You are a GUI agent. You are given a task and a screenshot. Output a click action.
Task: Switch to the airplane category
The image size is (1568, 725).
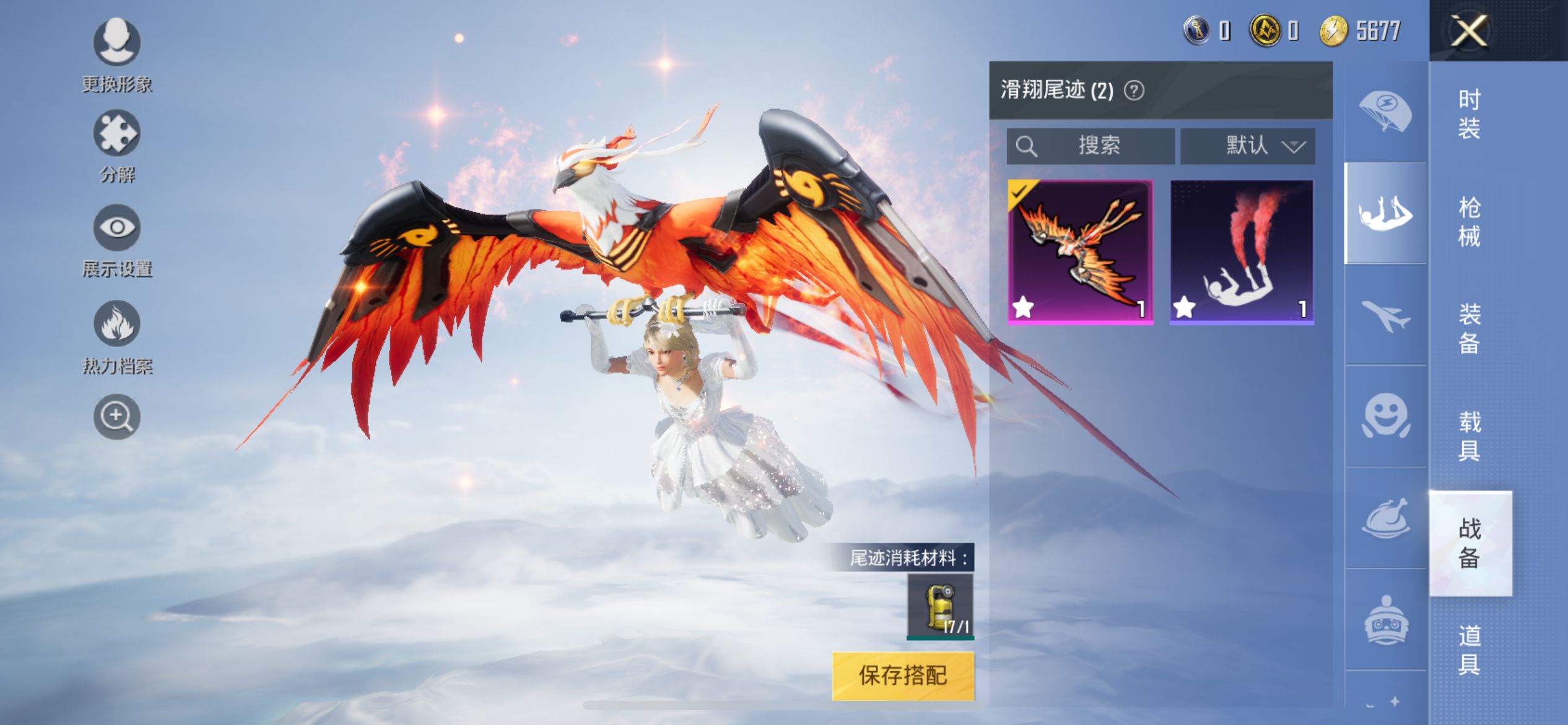pos(1385,315)
